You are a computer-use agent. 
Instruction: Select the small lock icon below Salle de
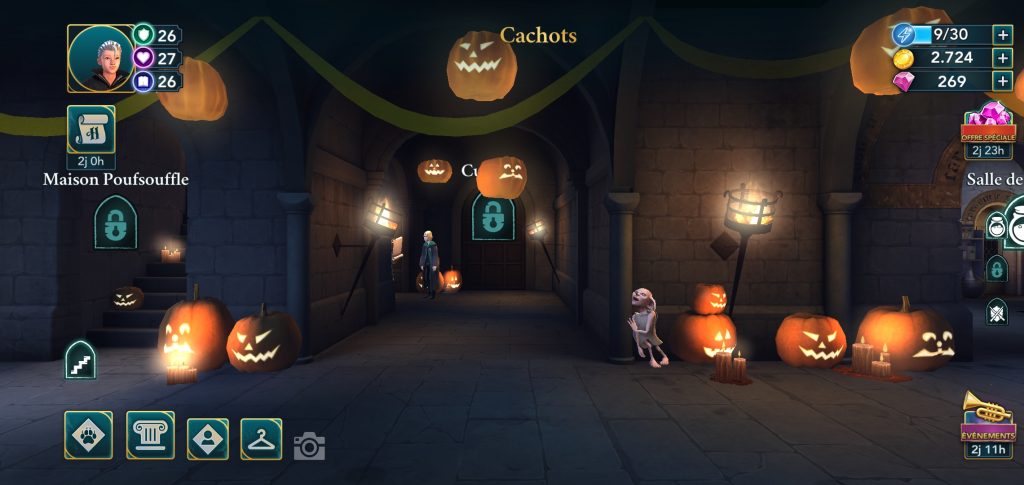[x=996, y=268]
